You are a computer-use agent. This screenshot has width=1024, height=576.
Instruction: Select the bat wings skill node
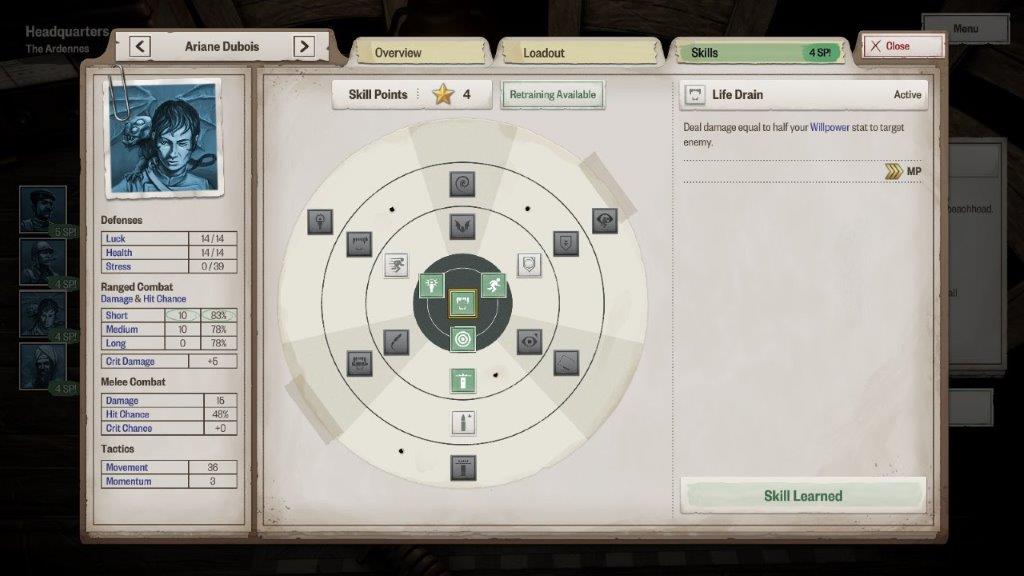[x=462, y=226]
